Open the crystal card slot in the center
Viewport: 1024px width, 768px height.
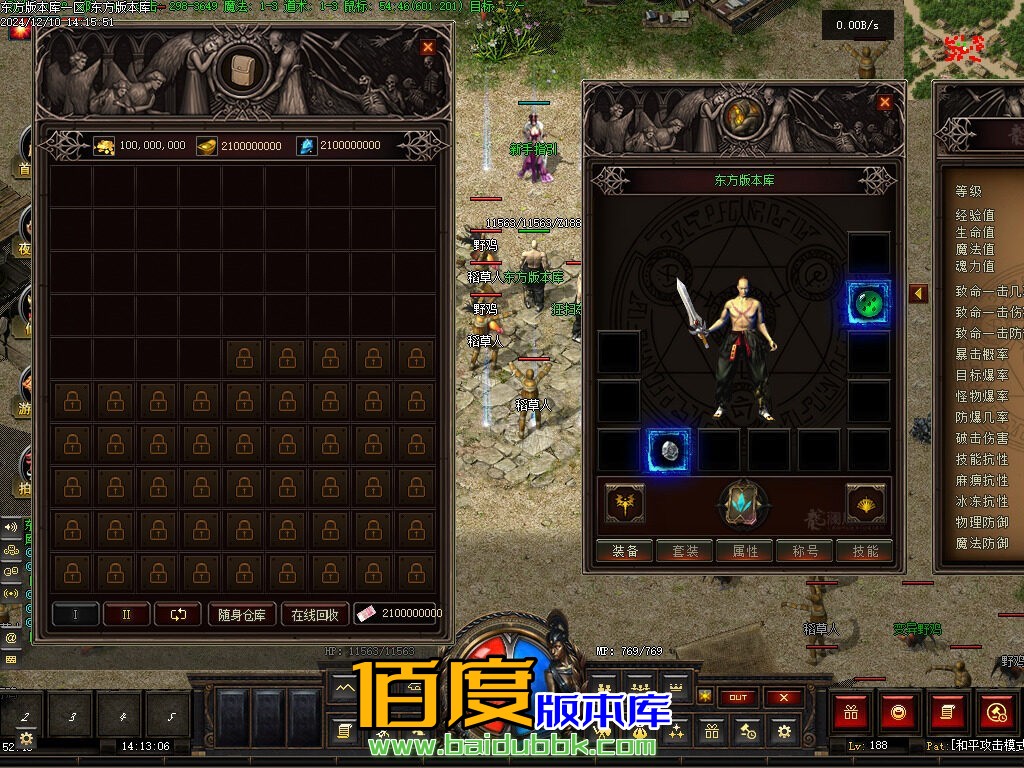[x=744, y=504]
